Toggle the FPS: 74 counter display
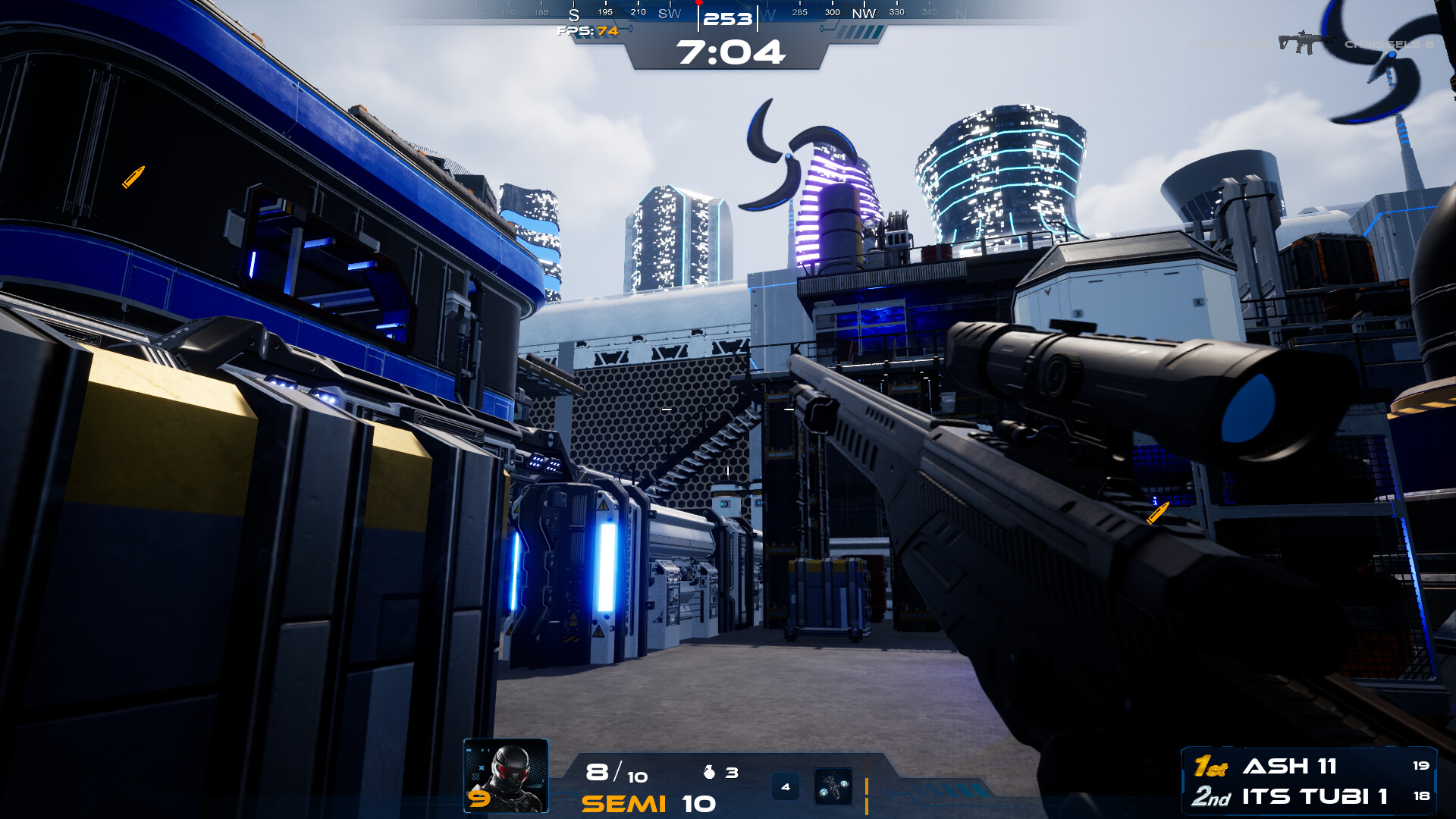 (586, 31)
